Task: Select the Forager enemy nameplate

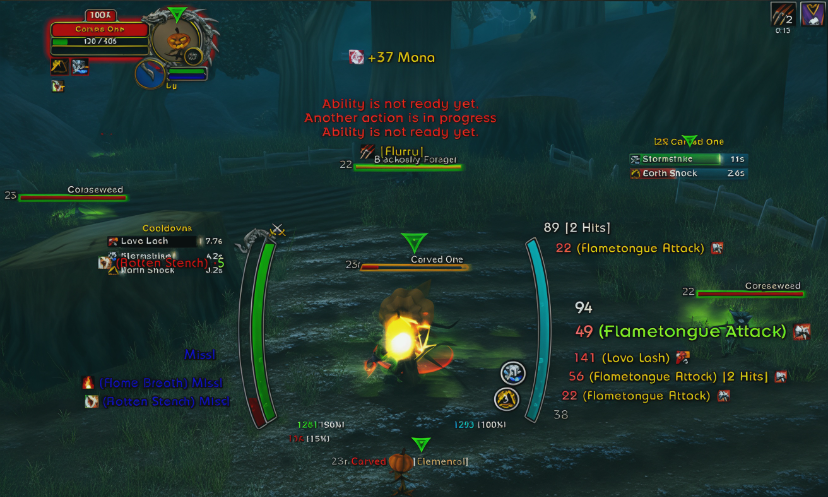Action: click(x=408, y=166)
